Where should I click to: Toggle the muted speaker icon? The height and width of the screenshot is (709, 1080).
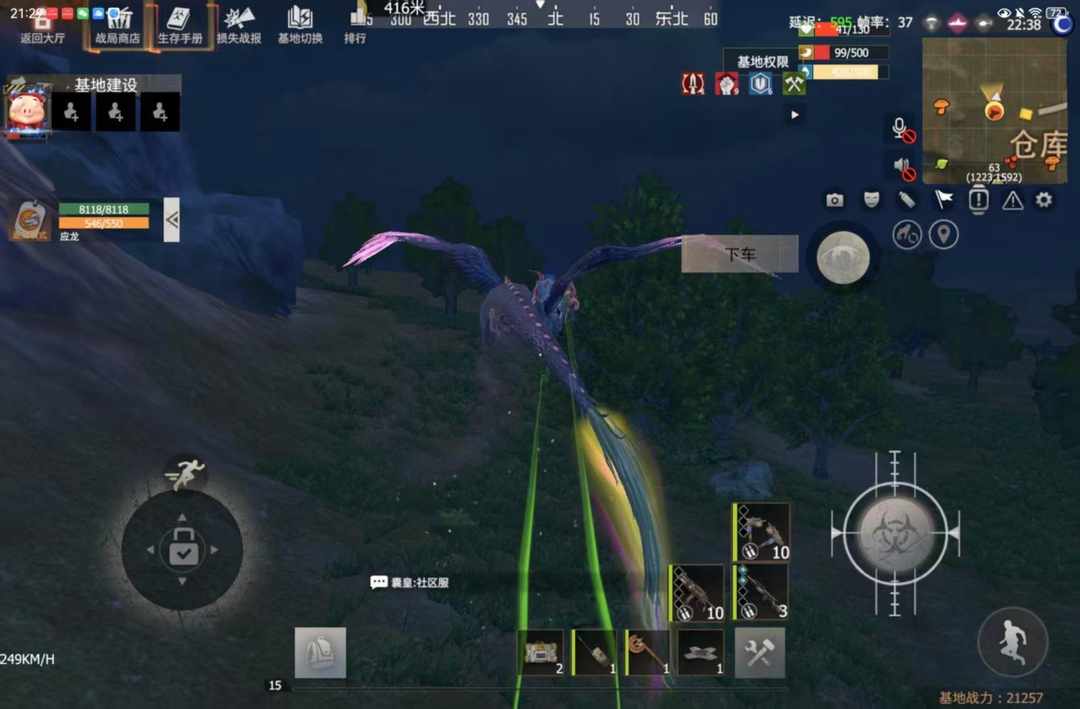click(902, 166)
